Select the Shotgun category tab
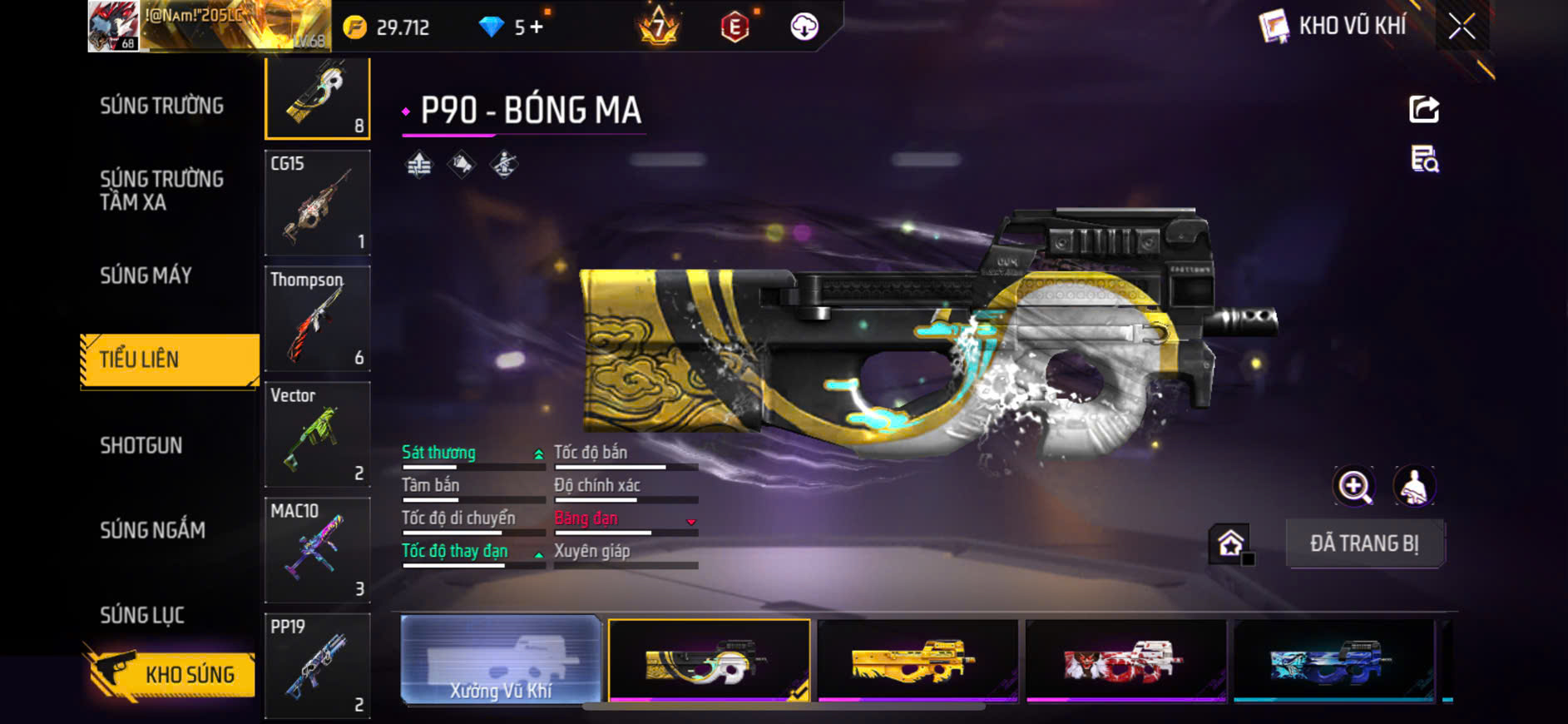The height and width of the screenshot is (724, 1568). tap(141, 445)
